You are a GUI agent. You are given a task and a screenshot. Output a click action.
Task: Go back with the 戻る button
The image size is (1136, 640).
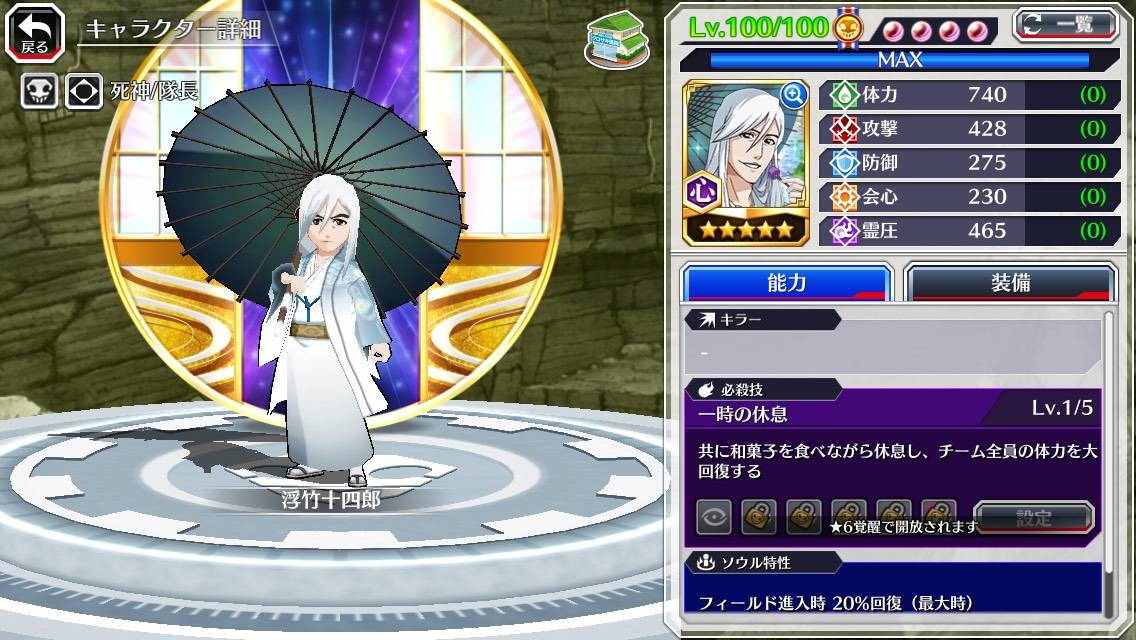[35, 34]
